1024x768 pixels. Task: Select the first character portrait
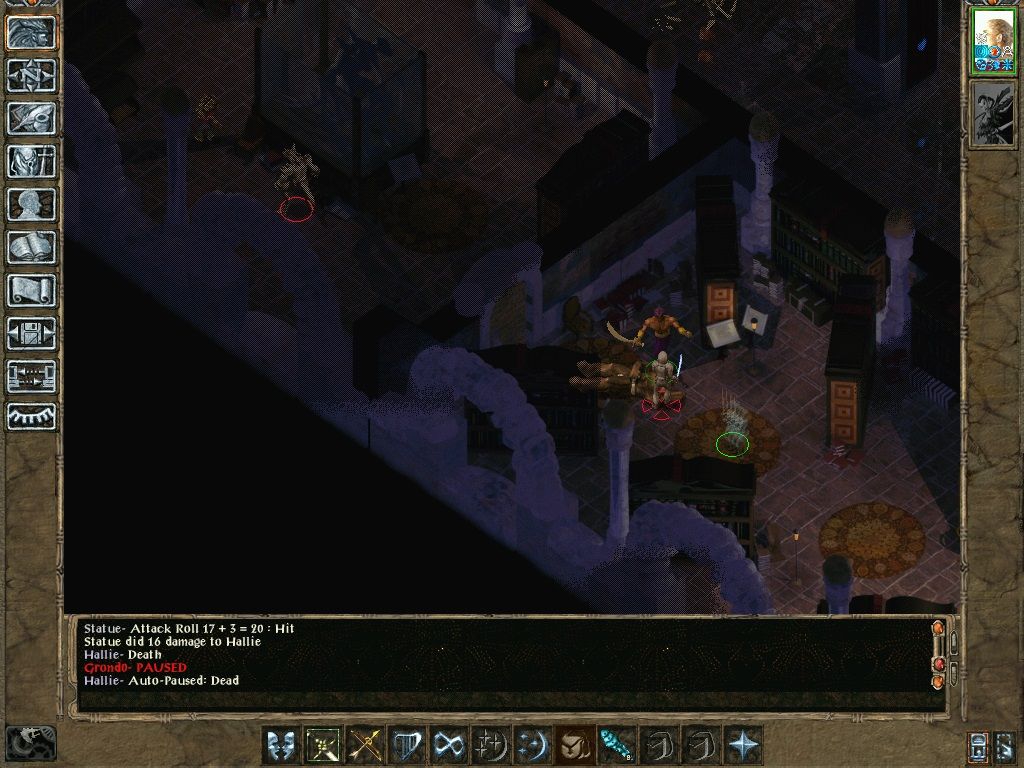(993, 42)
